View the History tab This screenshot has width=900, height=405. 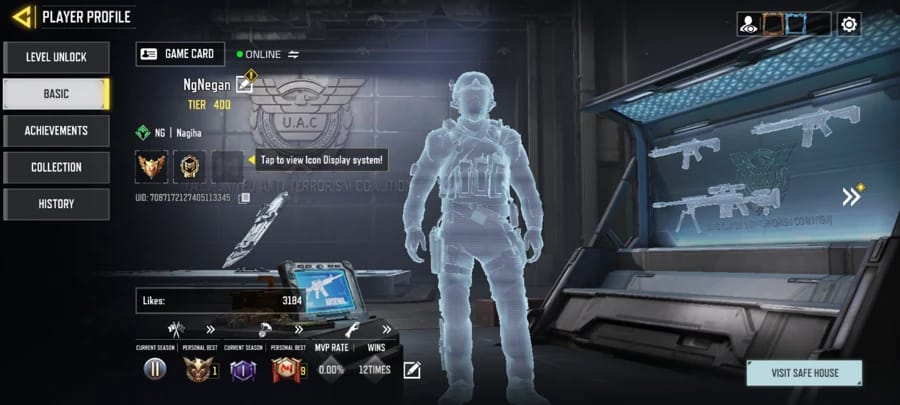(56, 204)
